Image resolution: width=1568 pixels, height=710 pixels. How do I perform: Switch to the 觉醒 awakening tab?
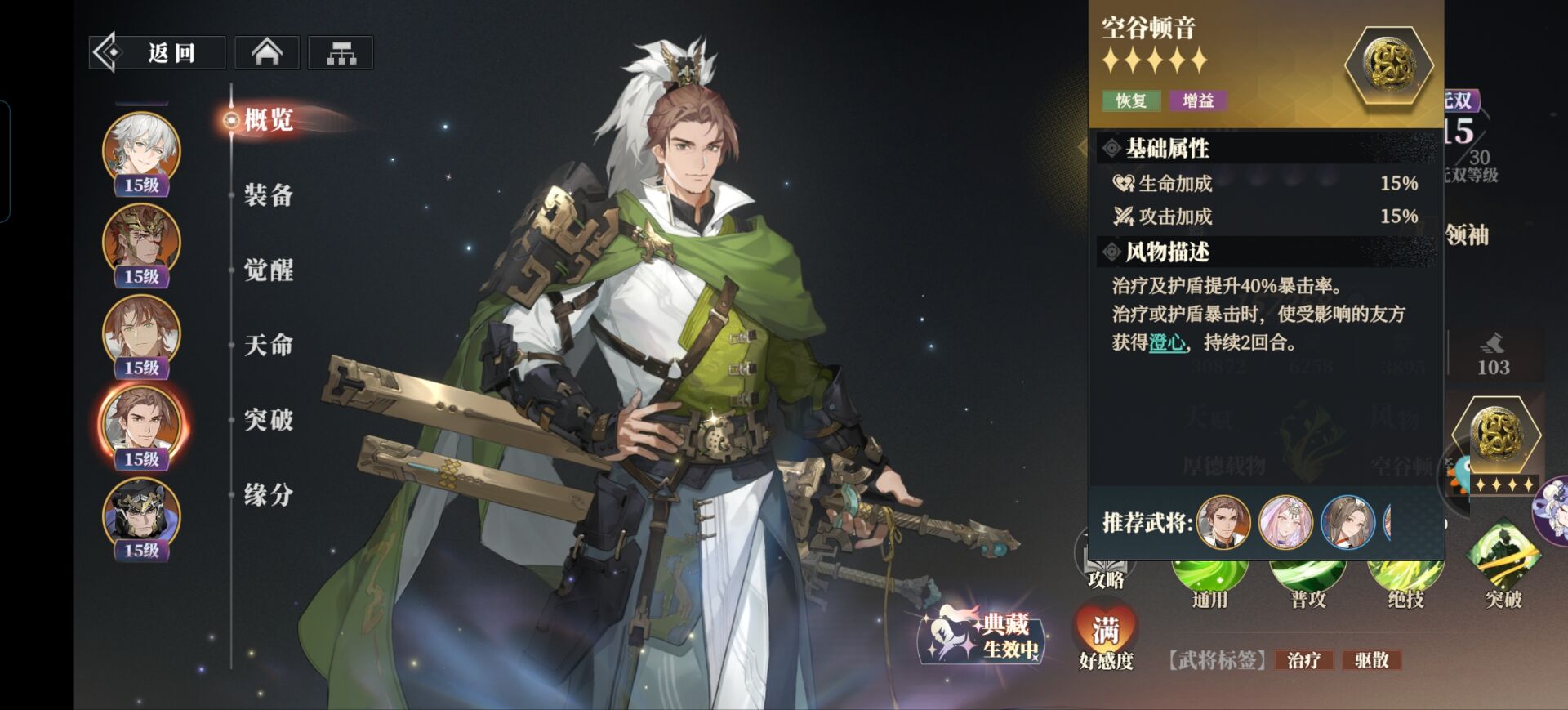point(269,270)
